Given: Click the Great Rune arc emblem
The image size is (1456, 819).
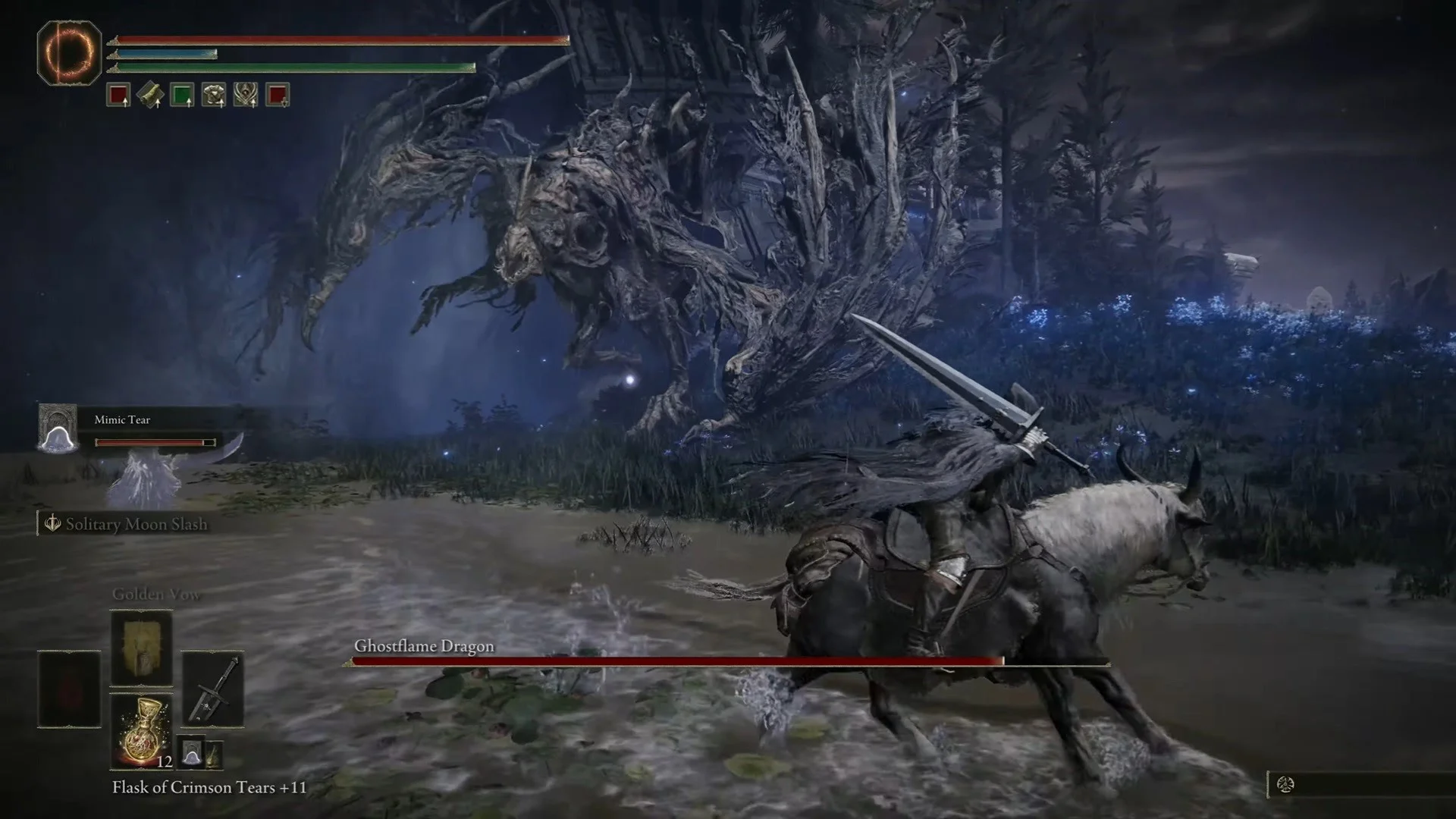Looking at the screenshot, I should pos(69,52).
